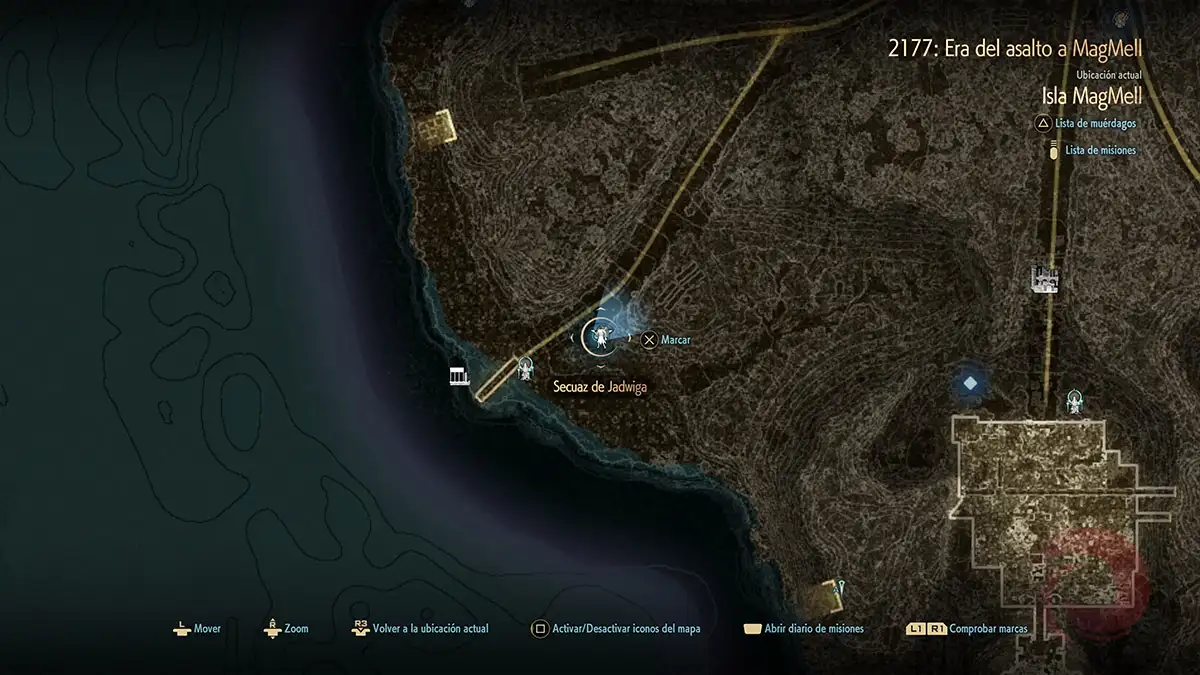
Task: Select the mistle marker beside the pier
Action: point(526,369)
